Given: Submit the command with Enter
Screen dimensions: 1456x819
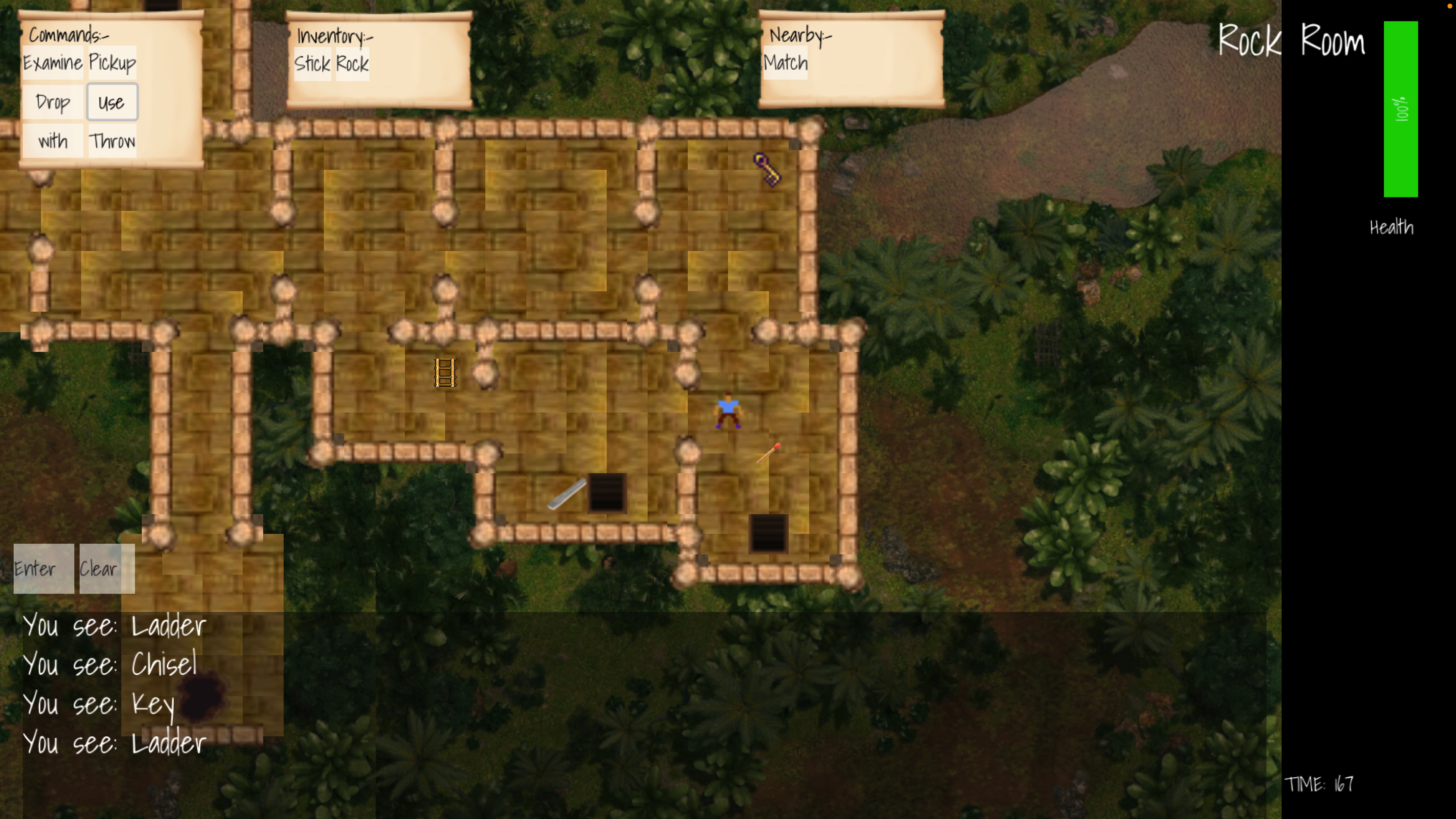Looking at the screenshot, I should coord(43,568).
